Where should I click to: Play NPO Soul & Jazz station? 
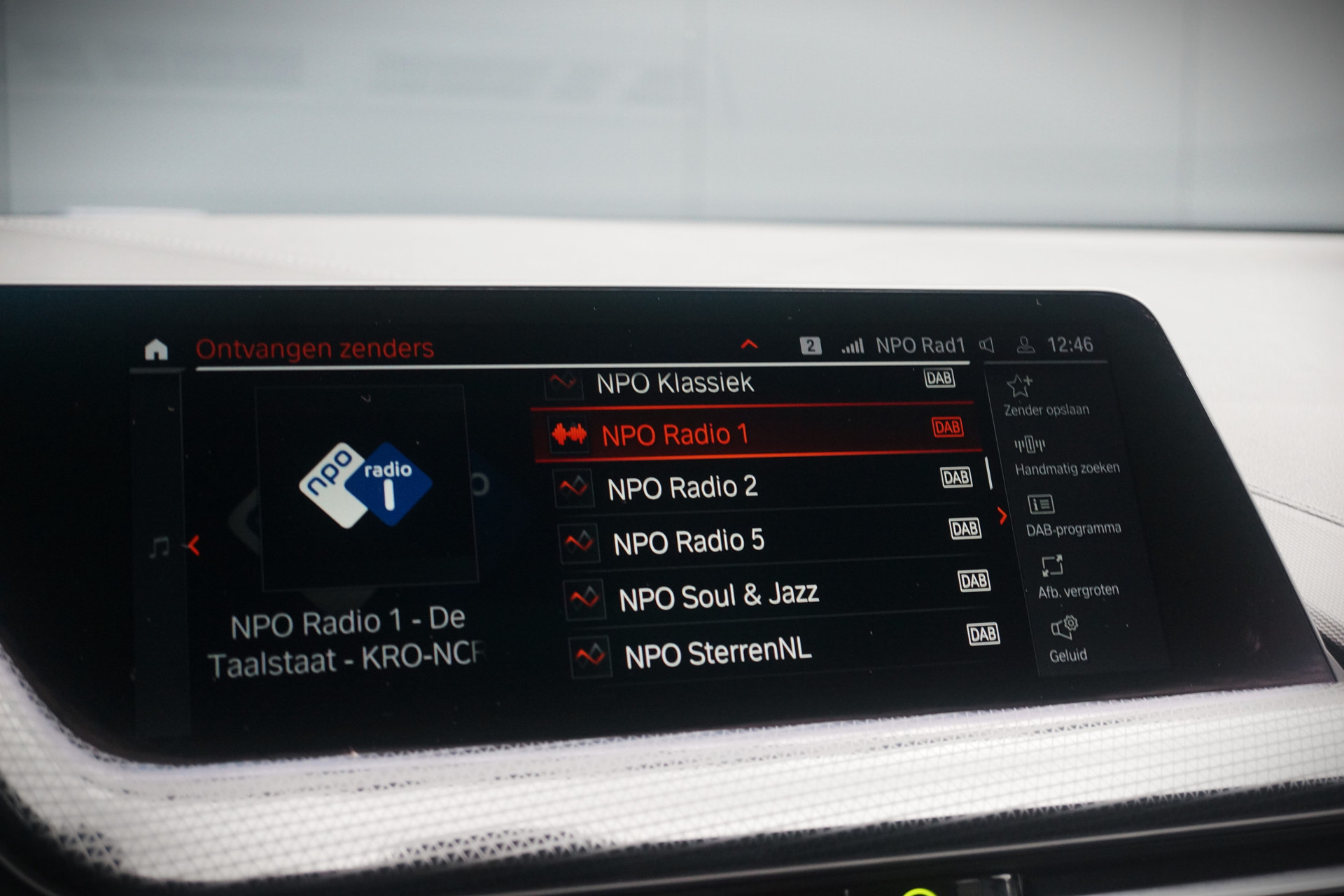click(x=717, y=596)
